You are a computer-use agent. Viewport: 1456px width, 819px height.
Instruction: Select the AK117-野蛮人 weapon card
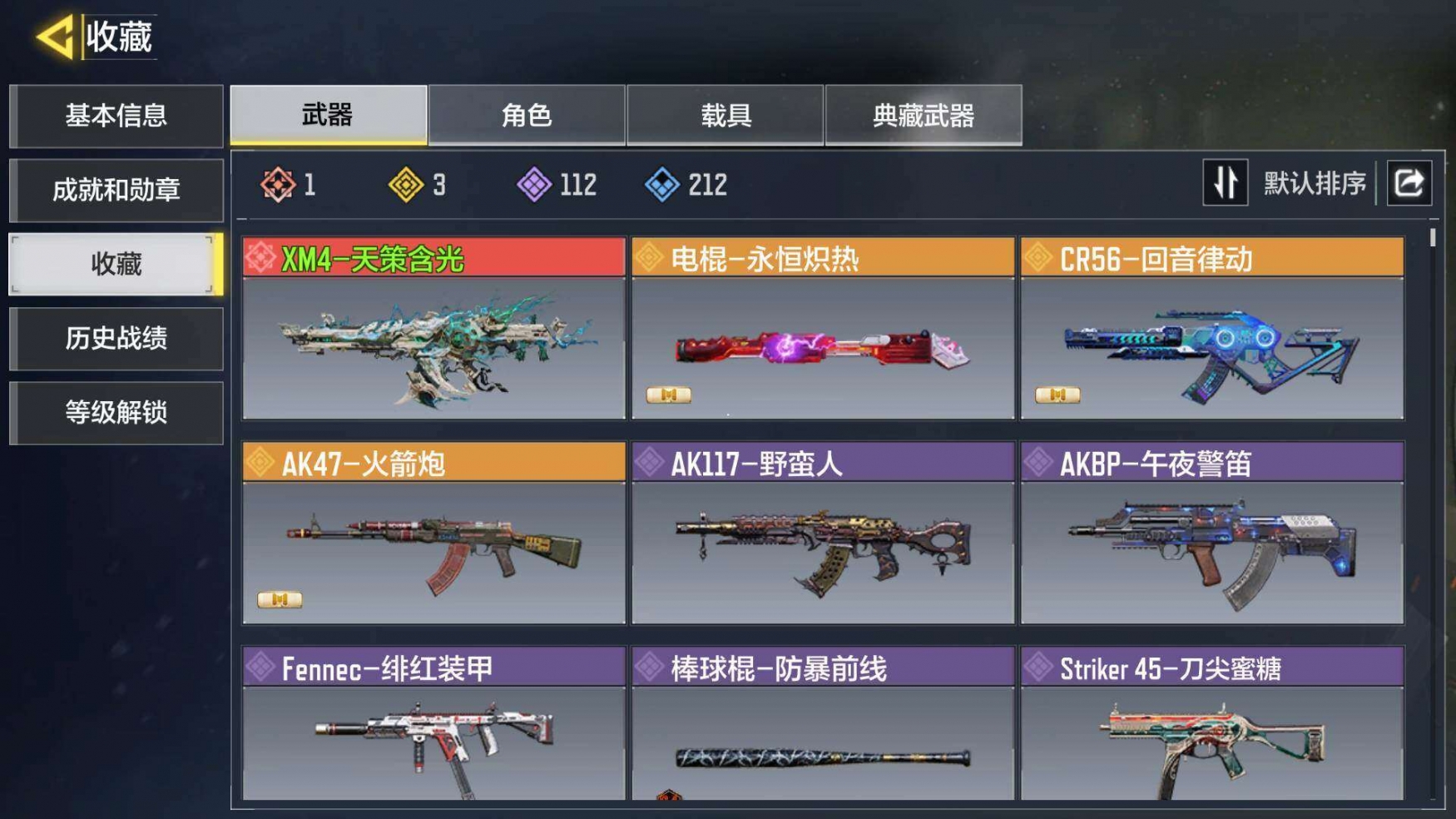point(822,533)
